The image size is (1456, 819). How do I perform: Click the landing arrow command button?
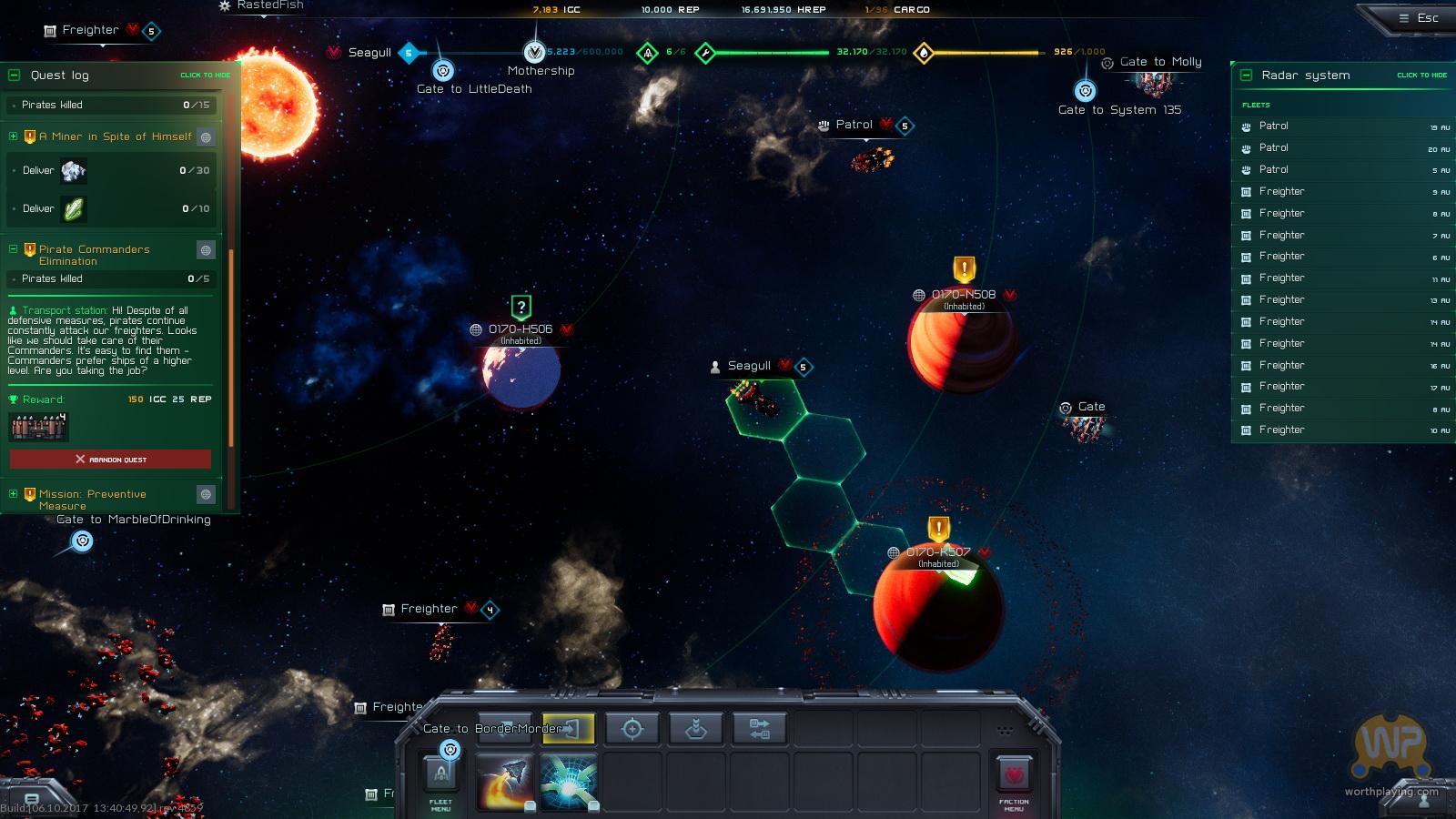pos(696,729)
